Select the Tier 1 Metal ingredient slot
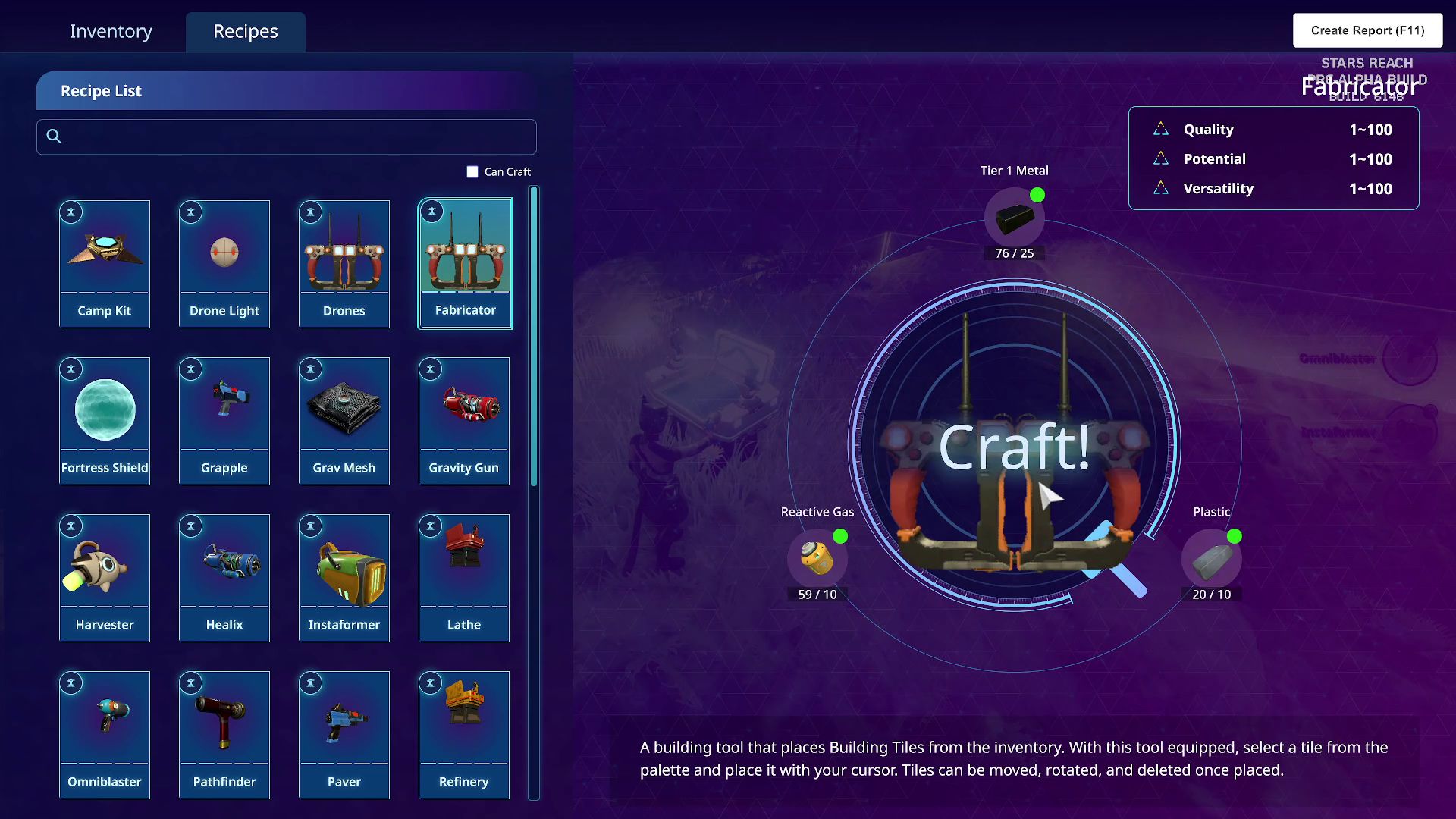This screenshot has width=1456, height=819. click(x=1015, y=218)
